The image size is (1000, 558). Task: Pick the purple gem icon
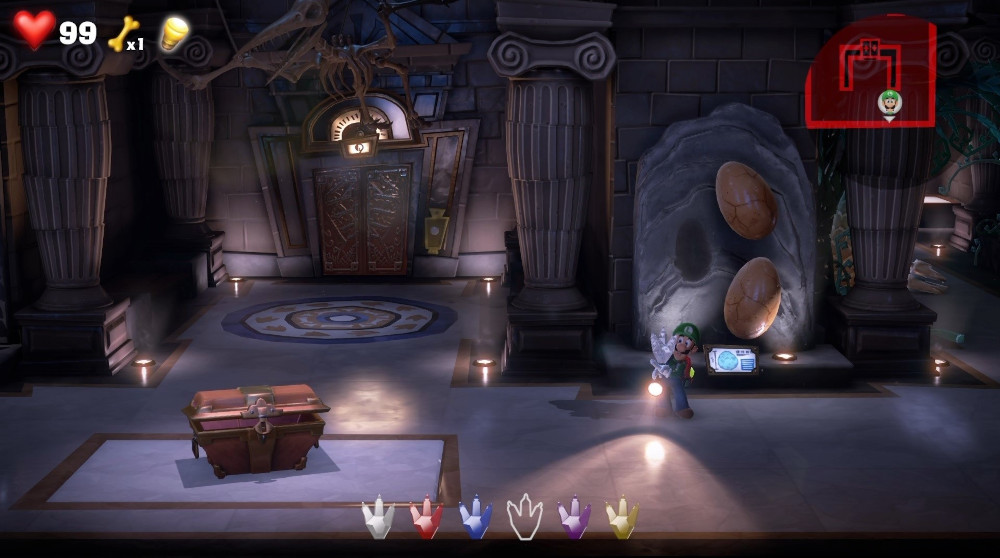[574, 518]
